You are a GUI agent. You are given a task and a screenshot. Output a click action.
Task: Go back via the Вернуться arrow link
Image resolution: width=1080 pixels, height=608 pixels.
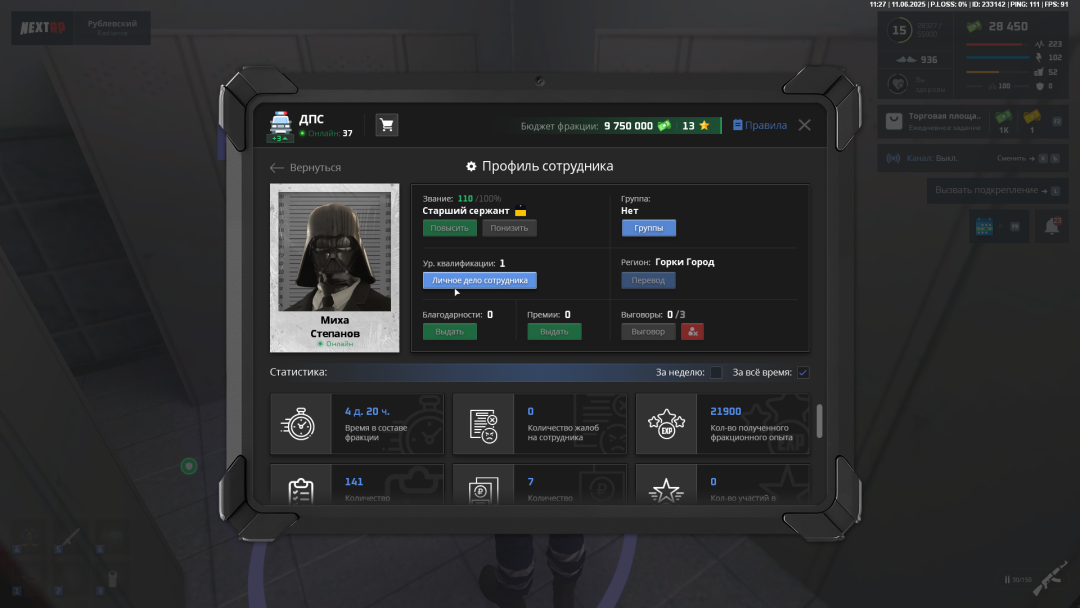(x=306, y=168)
